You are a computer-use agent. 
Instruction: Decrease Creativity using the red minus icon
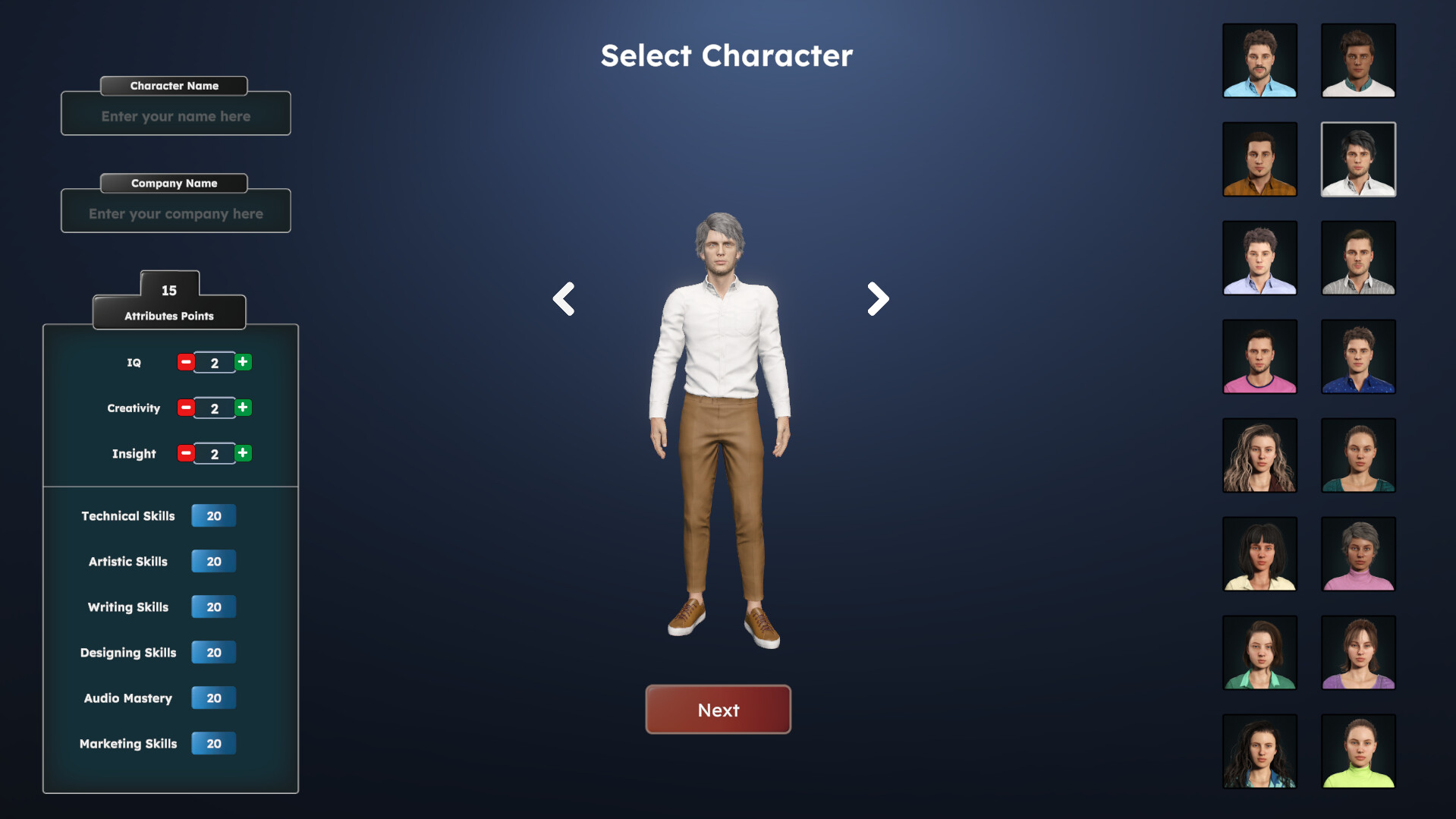click(x=185, y=408)
